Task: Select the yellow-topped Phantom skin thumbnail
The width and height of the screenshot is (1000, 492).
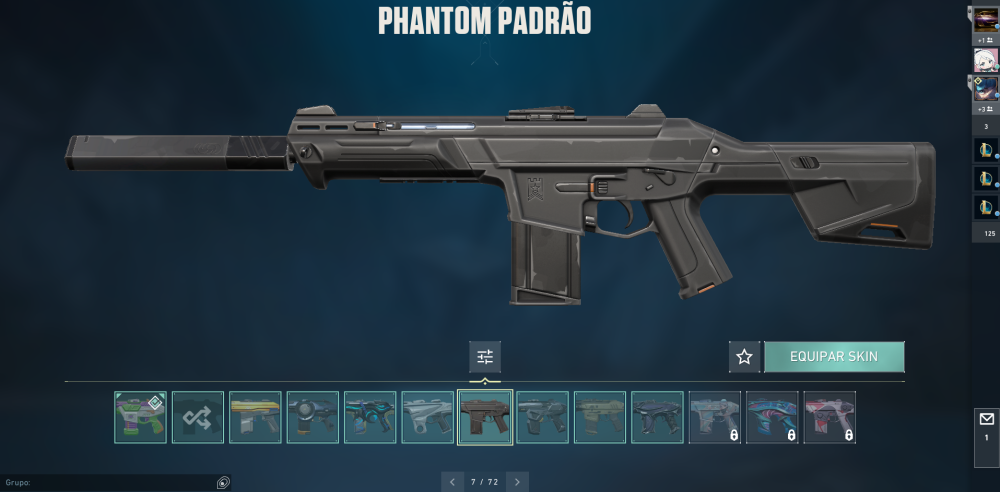Action: click(x=255, y=417)
